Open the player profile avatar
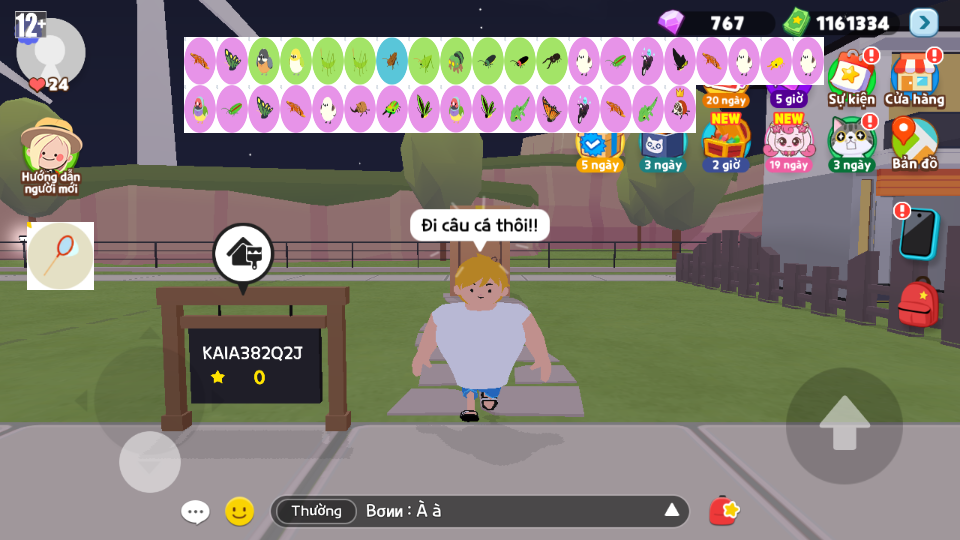The width and height of the screenshot is (960, 540). point(50,52)
